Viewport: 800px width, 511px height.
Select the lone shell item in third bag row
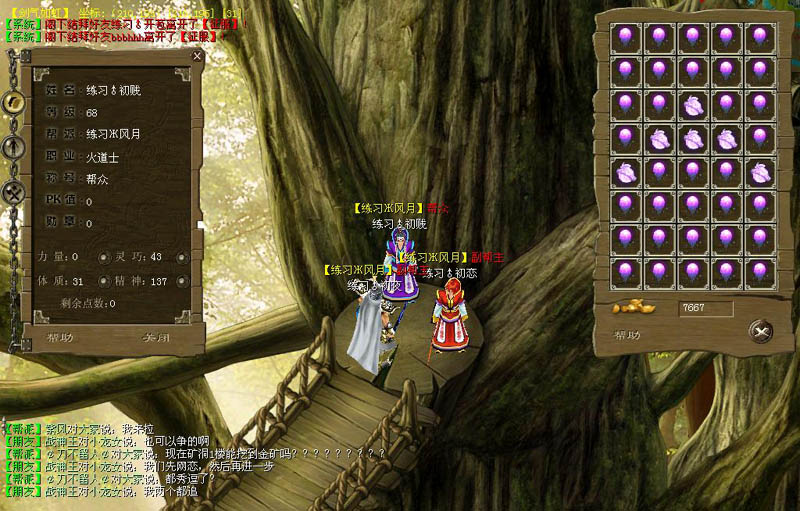692,103
